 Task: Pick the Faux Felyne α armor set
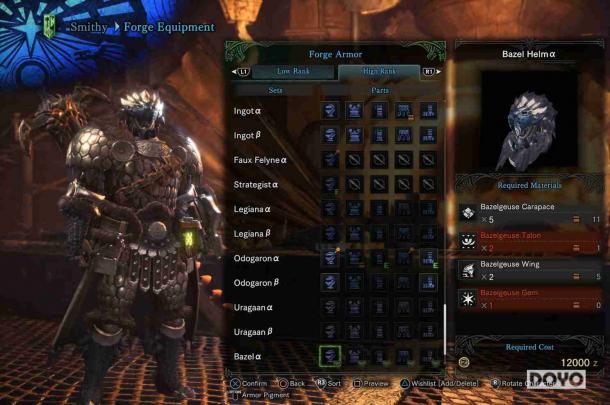(x=260, y=159)
